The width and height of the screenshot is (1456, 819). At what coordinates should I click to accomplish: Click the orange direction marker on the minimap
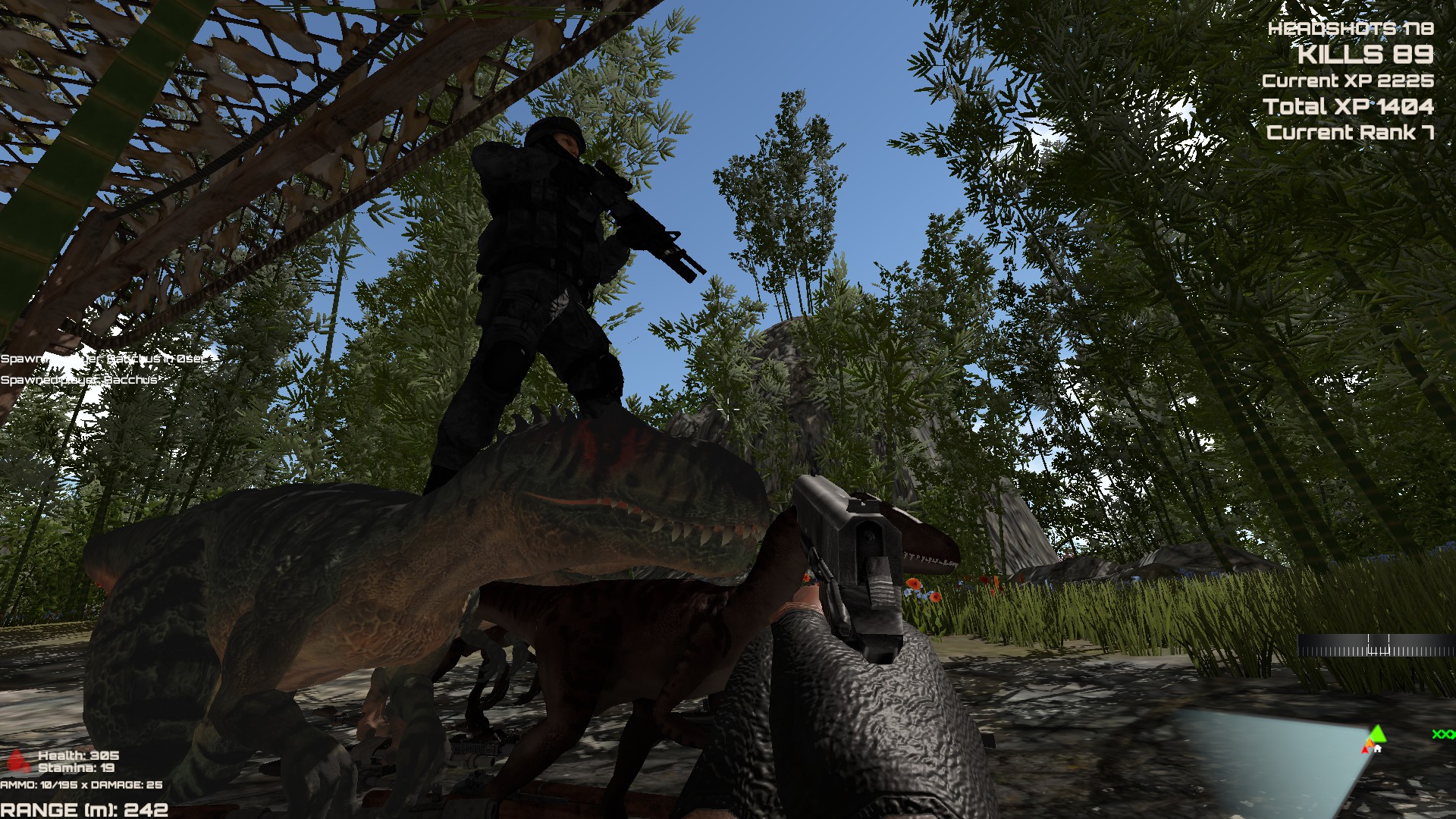1370,743
